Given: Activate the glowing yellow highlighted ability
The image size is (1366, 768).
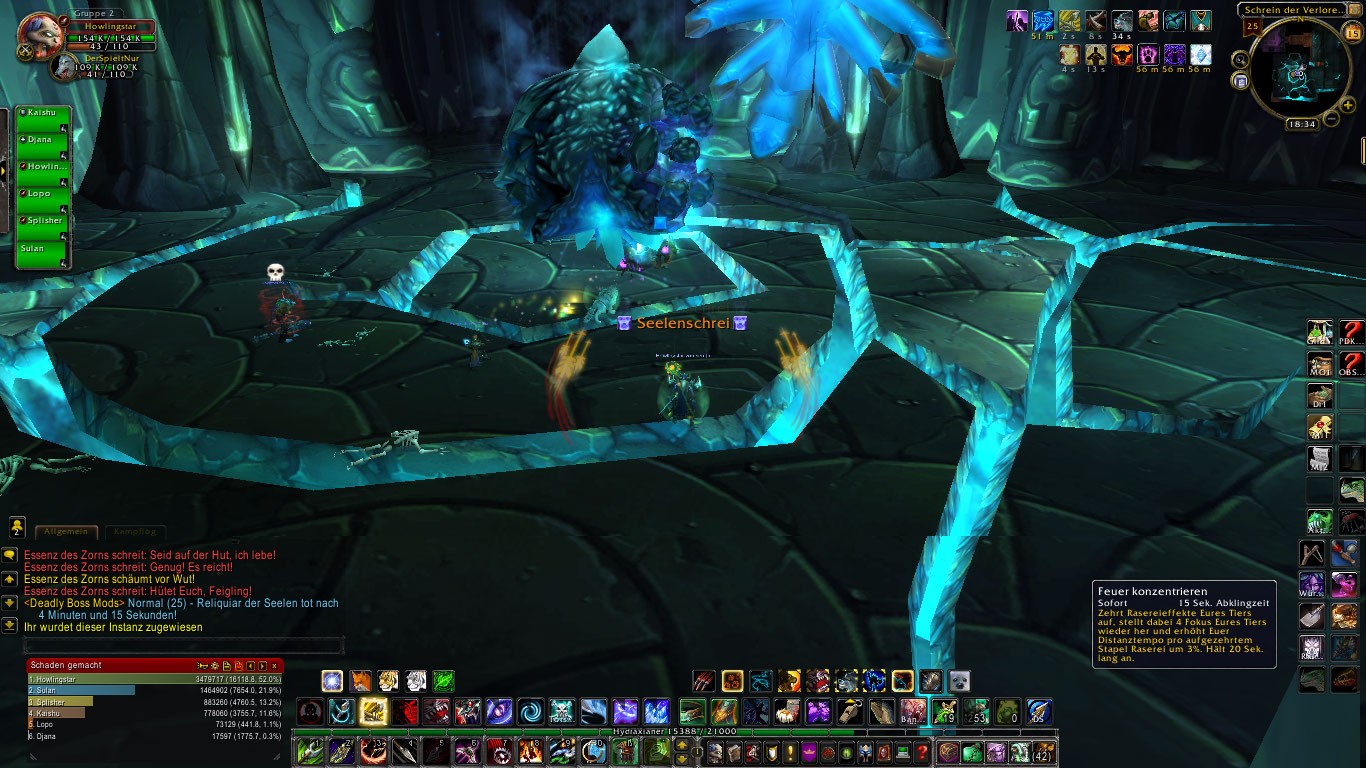Looking at the screenshot, I should (x=373, y=712).
